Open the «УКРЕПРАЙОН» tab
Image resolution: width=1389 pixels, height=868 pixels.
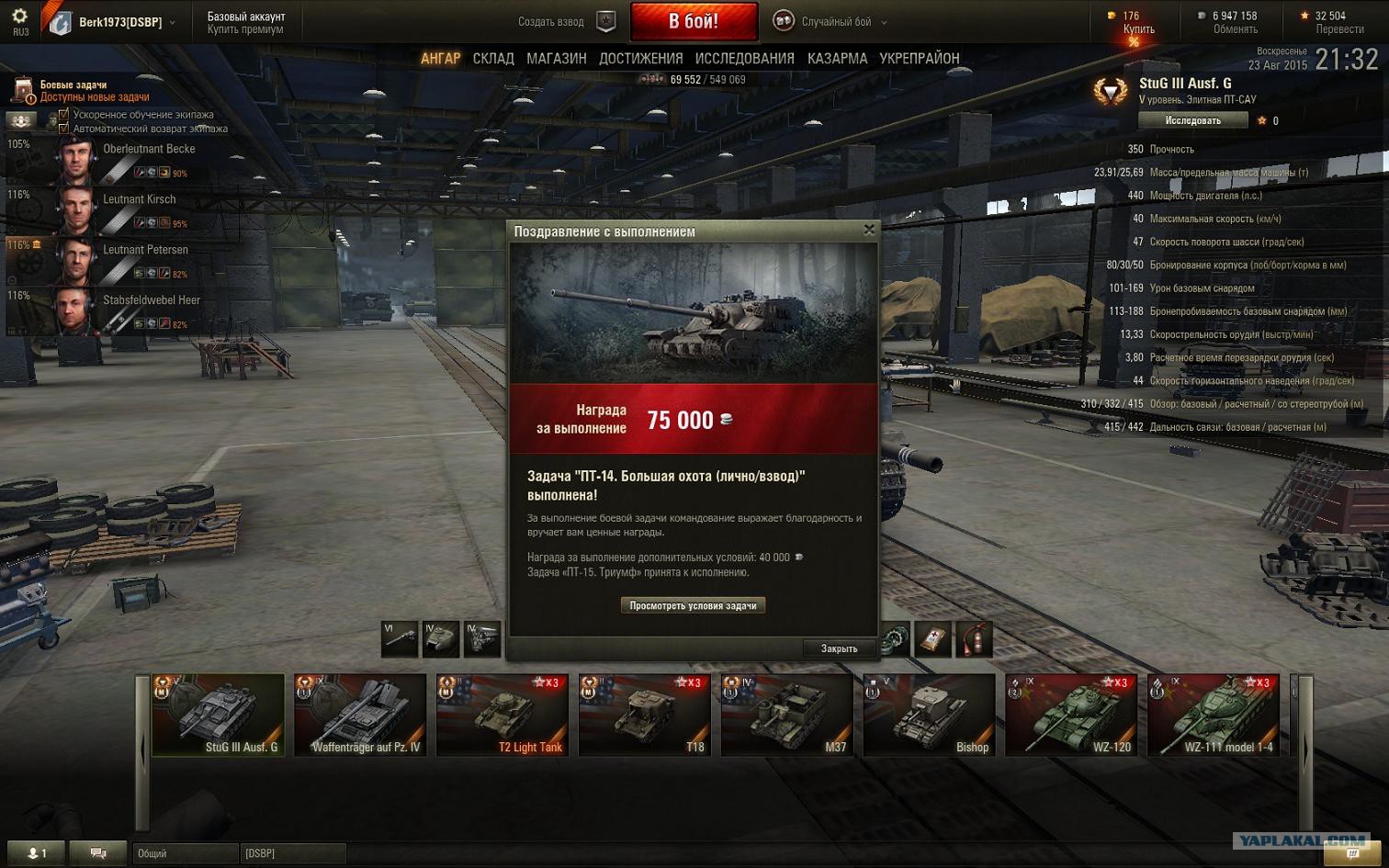(919, 59)
